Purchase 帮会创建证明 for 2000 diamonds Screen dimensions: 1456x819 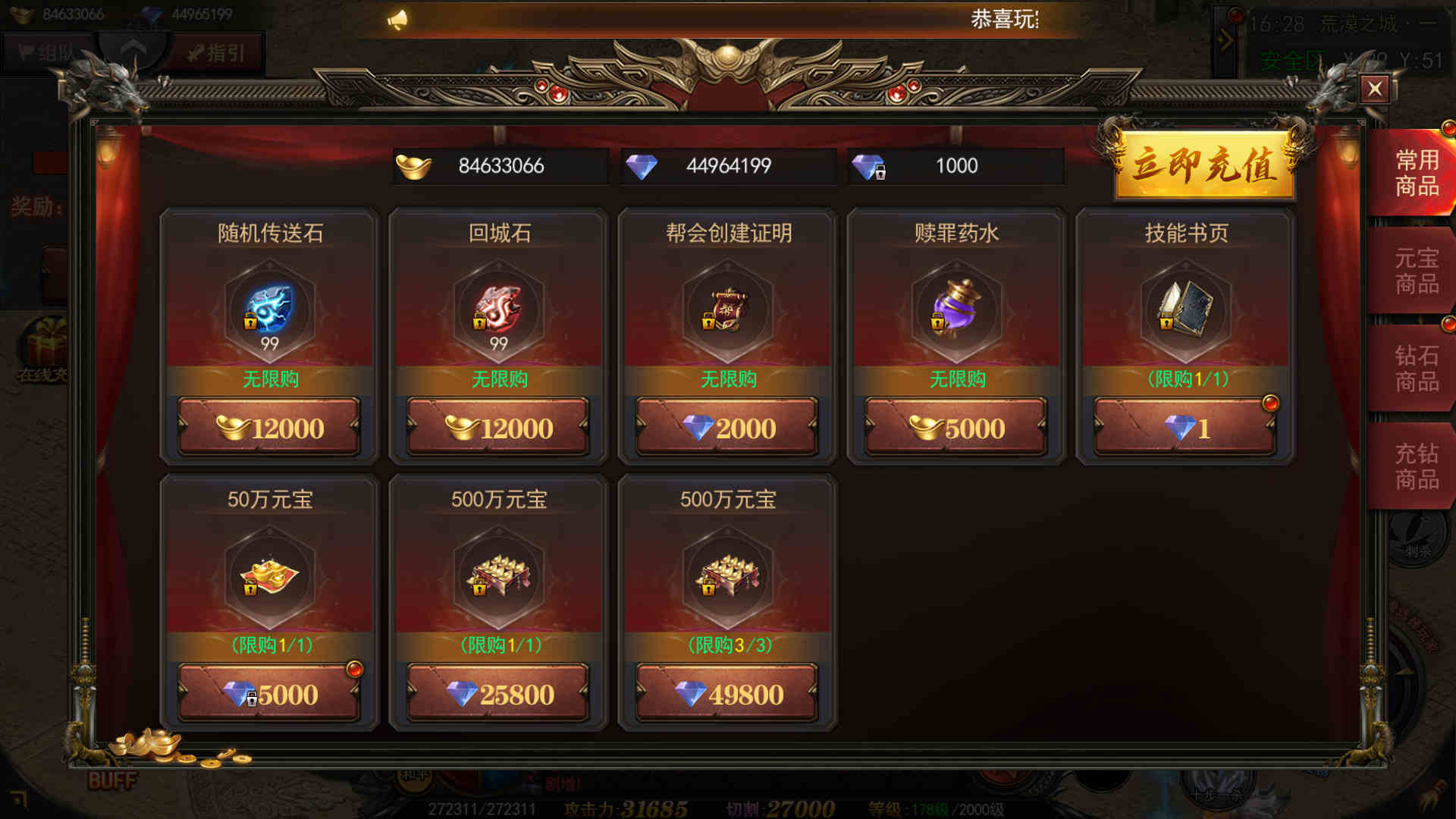727,428
